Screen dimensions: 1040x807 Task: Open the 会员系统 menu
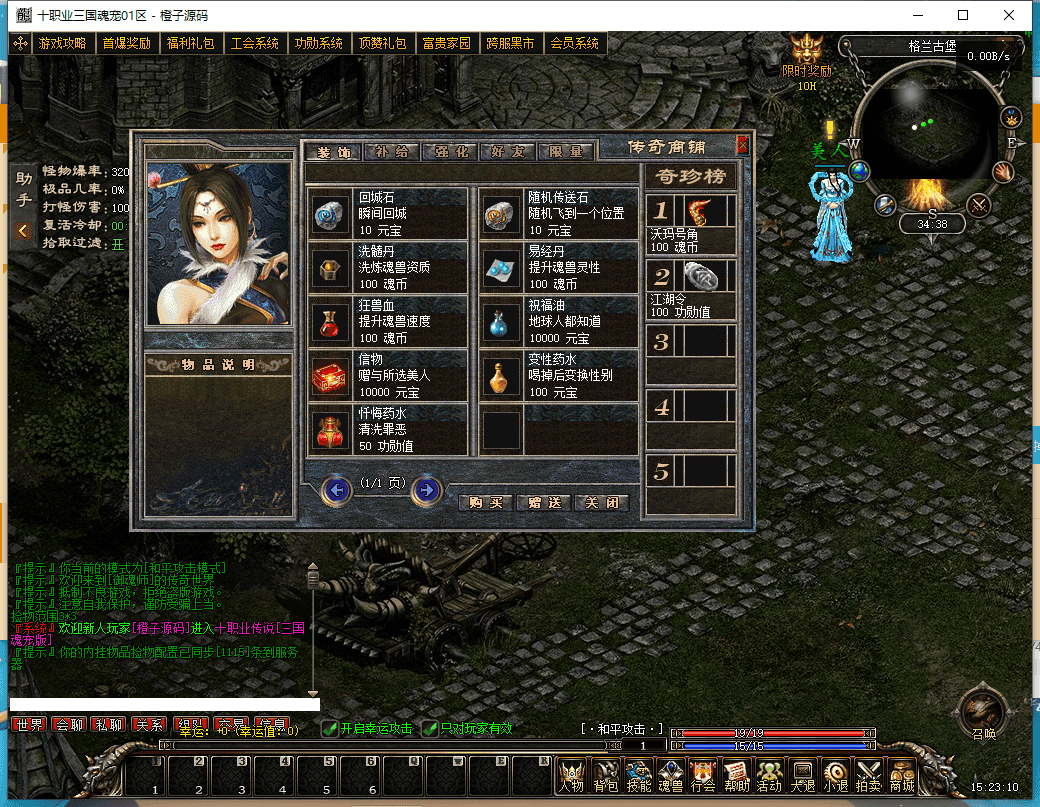point(575,44)
